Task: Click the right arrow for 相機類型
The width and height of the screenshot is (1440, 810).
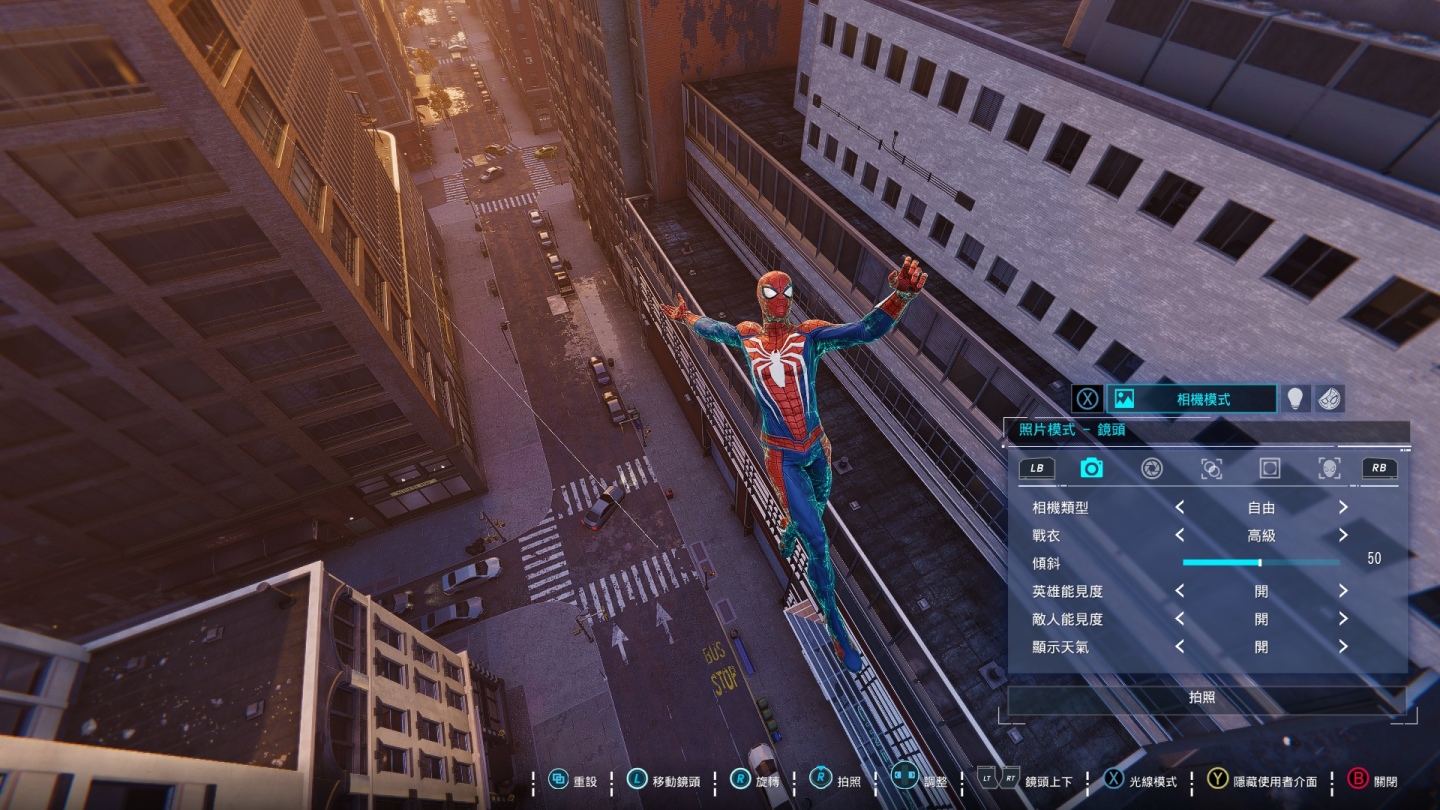Action: 1343,508
